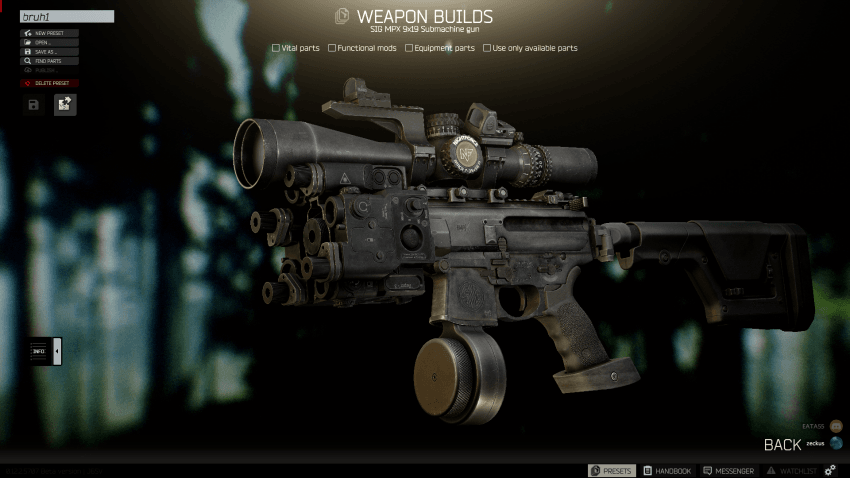Viewport: 850px width, 478px height.
Task: Open settings via the gear icon
Action: tap(830, 470)
